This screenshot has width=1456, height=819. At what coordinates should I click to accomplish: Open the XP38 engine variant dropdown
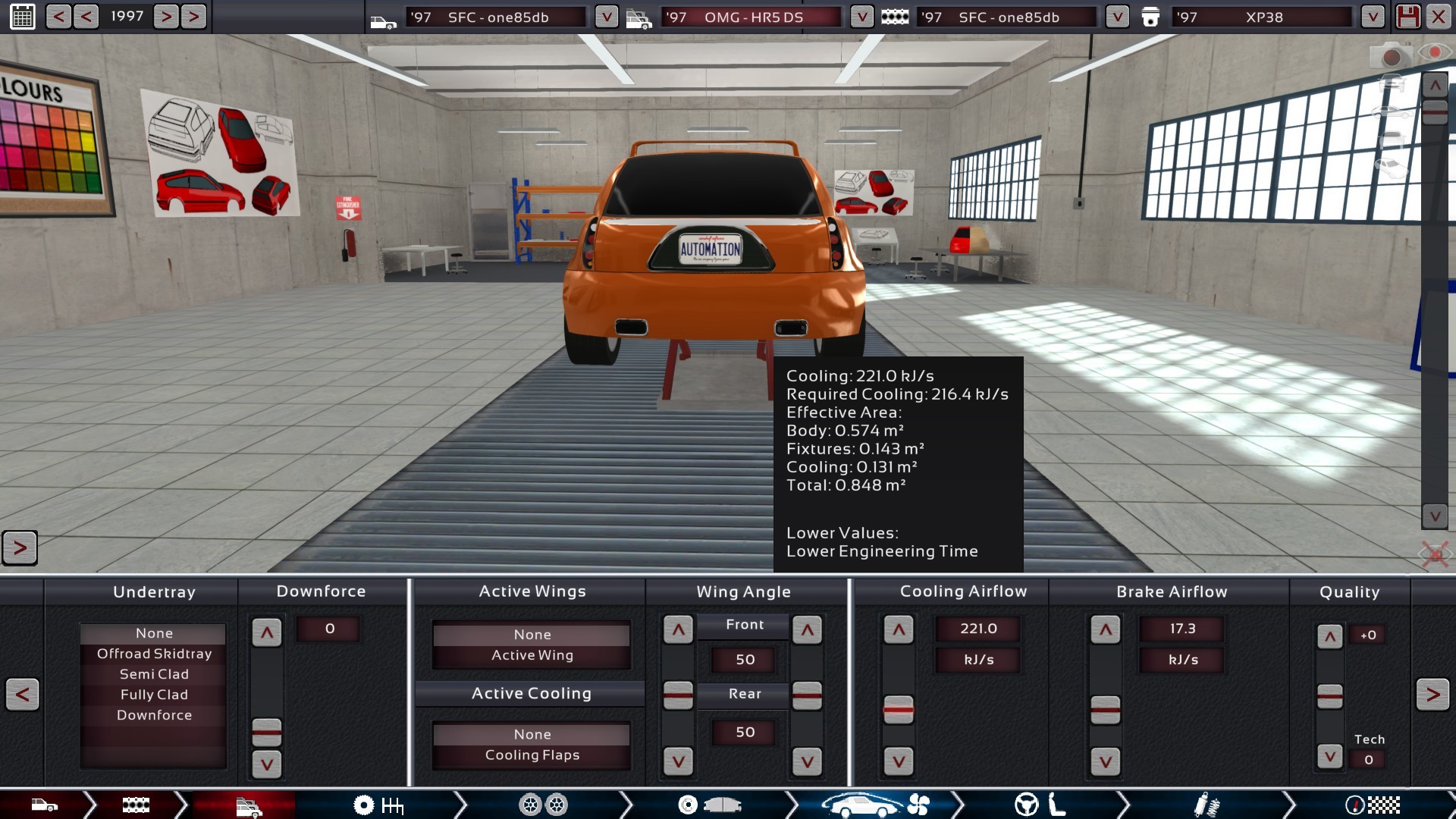coord(1372,17)
